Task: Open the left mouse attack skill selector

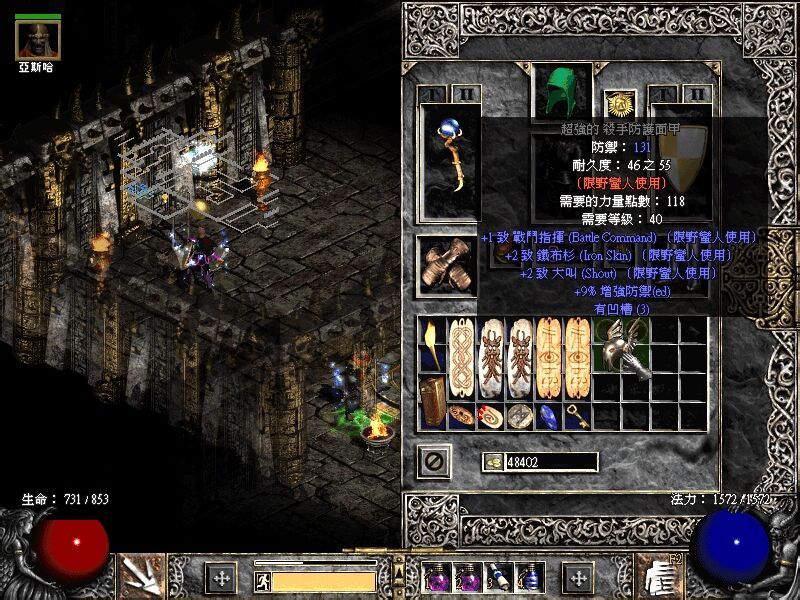Action: 139,575
